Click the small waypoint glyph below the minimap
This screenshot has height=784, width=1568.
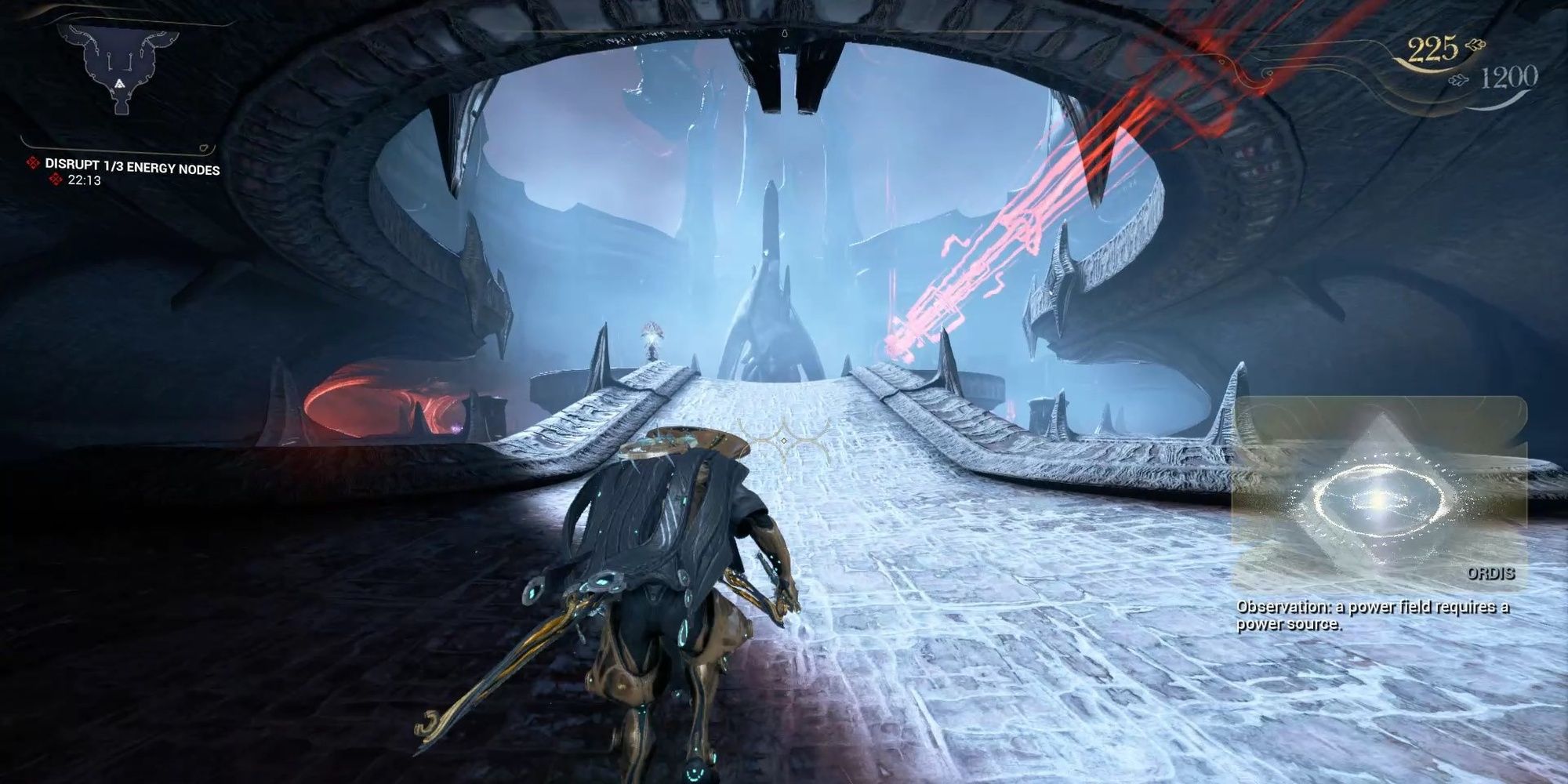point(203,147)
